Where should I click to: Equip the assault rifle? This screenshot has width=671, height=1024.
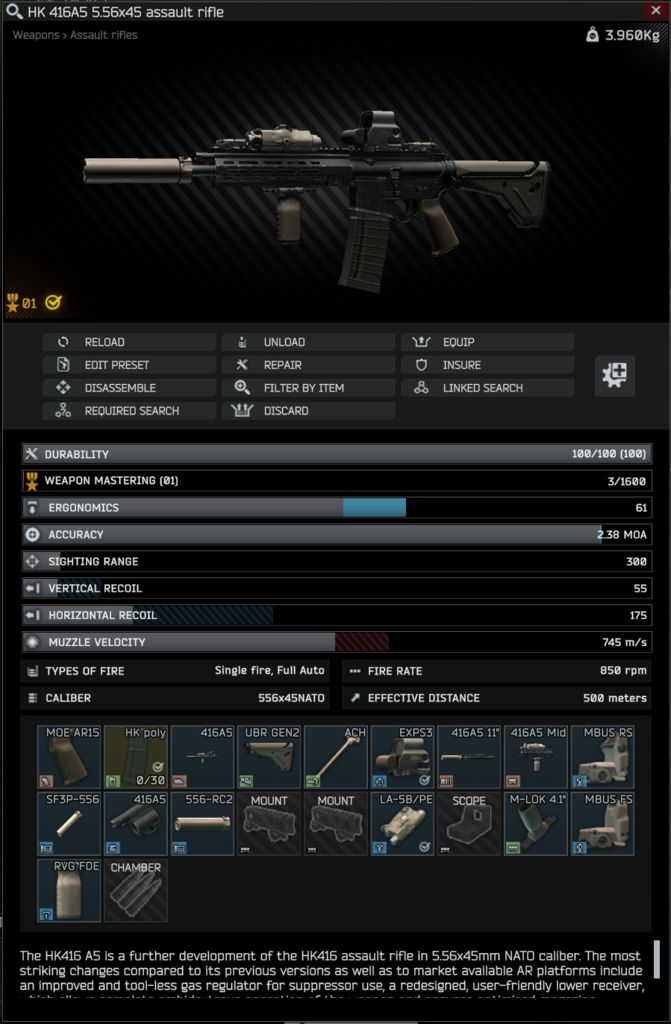coord(487,342)
